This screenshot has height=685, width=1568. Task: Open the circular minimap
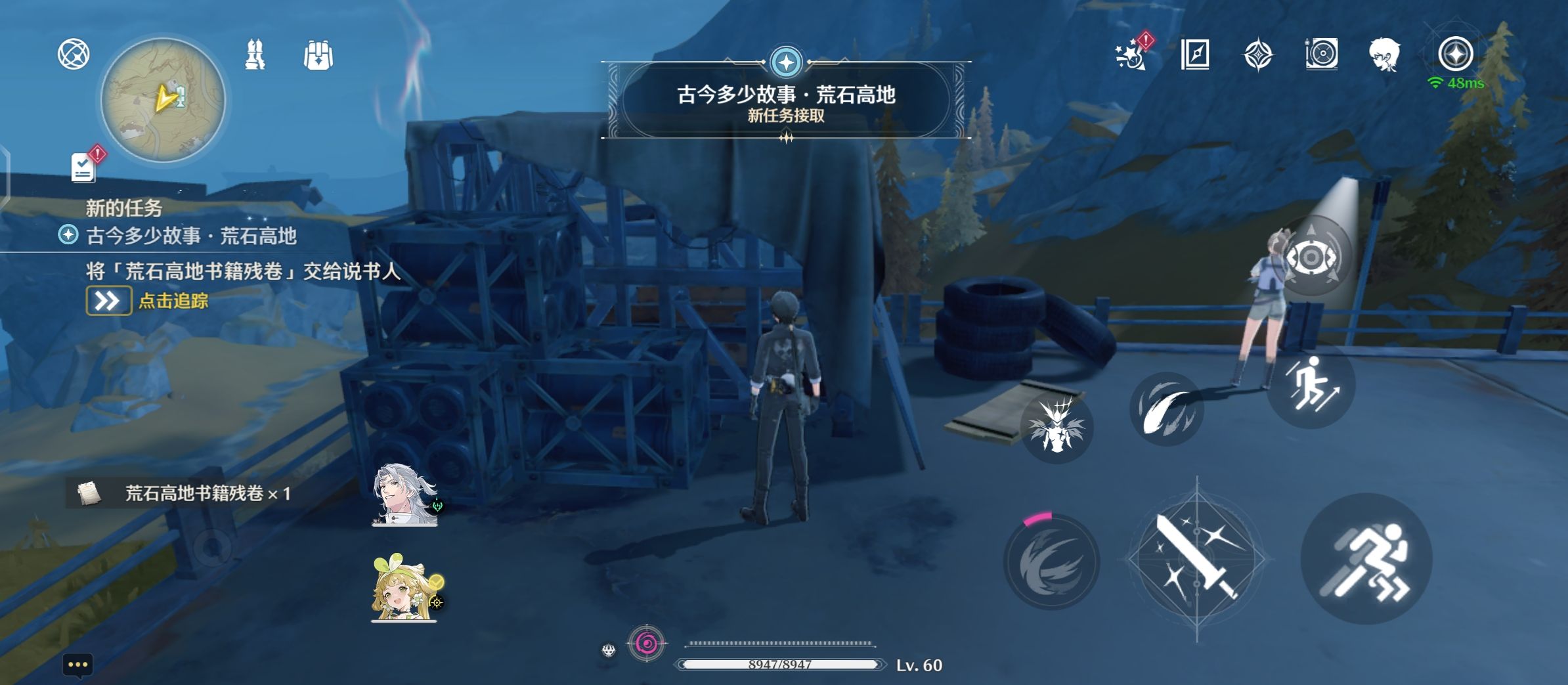coord(163,100)
